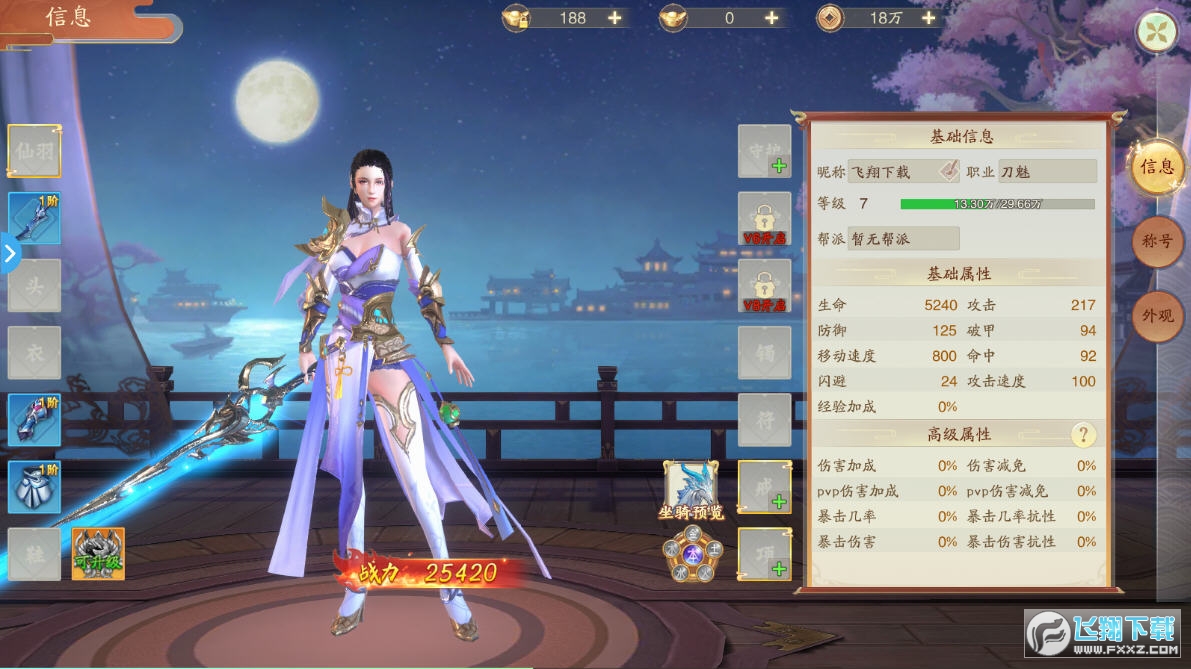Add more gold ingots with the plus button
1191x669 pixels.
pyautogui.click(x=614, y=18)
